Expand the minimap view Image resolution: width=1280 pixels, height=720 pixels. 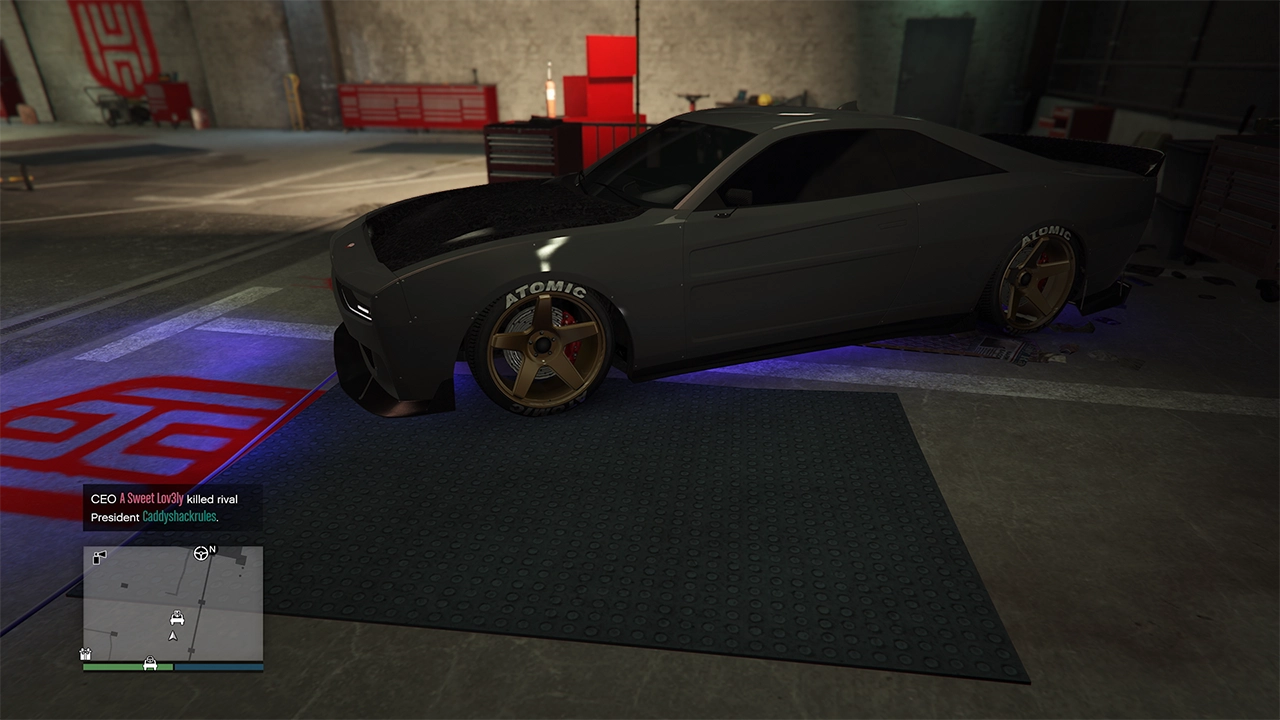[x=172, y=605]
